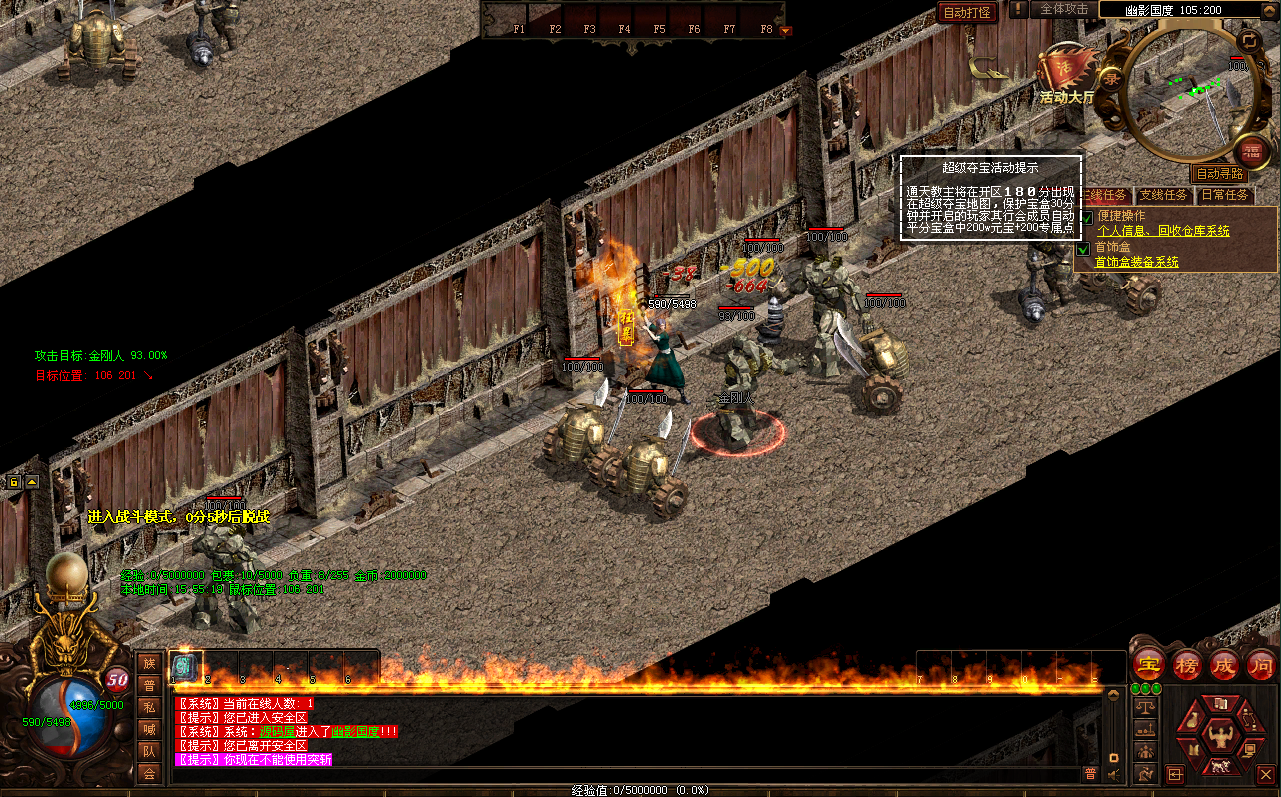Click the 自动寻路 auto-pathing button
Screen dimensions: 1281x797
(x=1220, y=174)
